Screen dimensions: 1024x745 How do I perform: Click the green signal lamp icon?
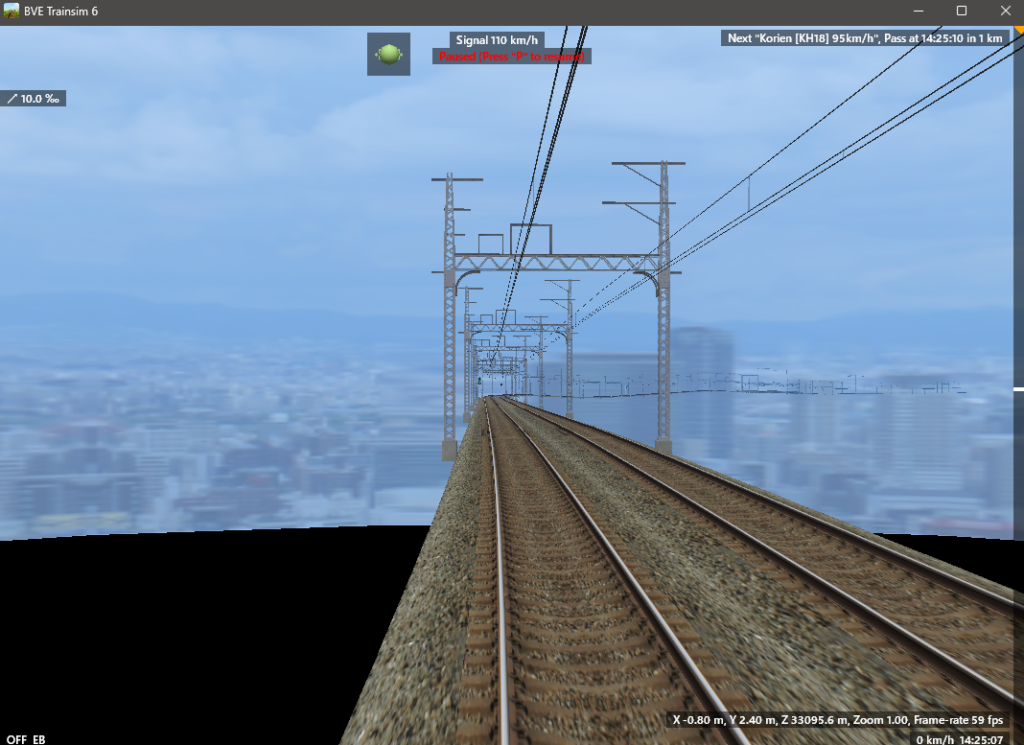click(x=388, y=54)
